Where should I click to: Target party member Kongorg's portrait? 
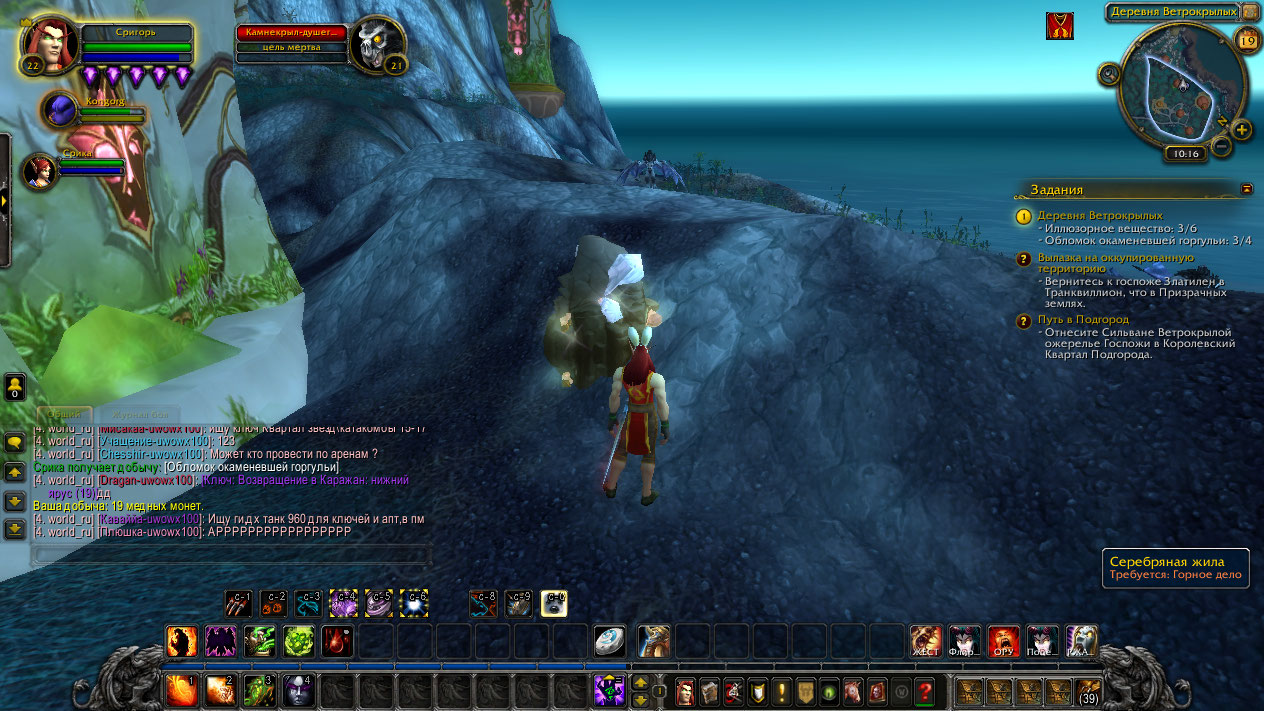[x=60, y=109]
